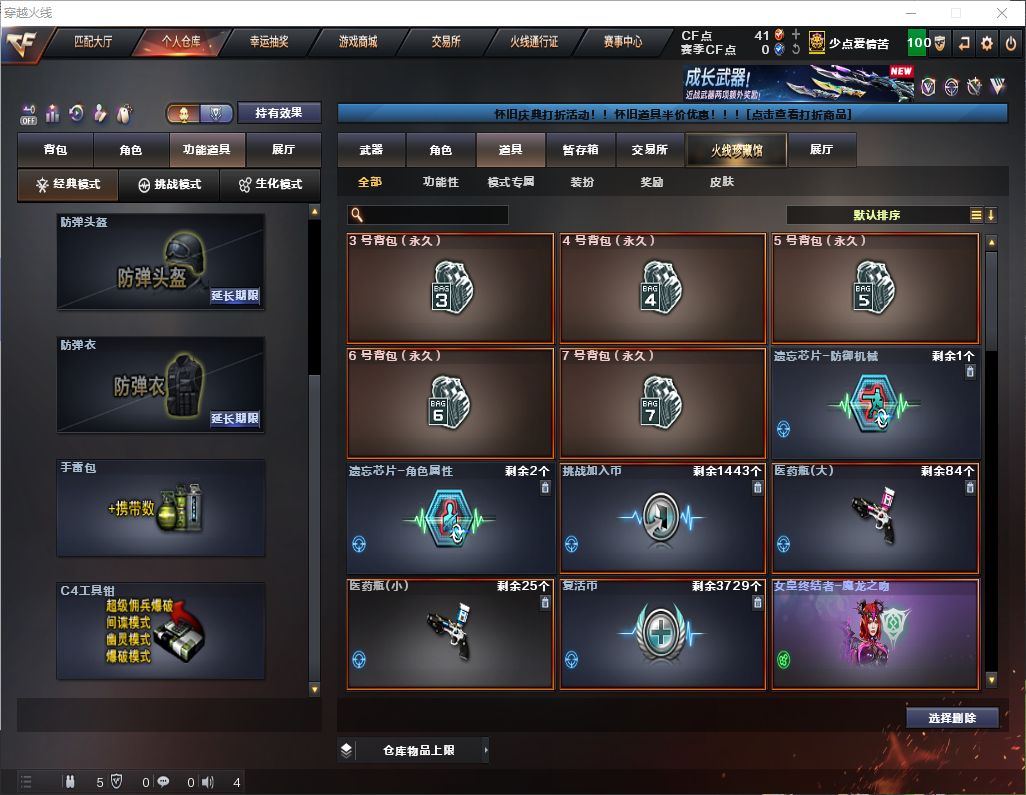The width and height of the screenshot is (1026, 795).
Task: Select 生化模式 biochemical mode tab
Action: tap(264, 185)
